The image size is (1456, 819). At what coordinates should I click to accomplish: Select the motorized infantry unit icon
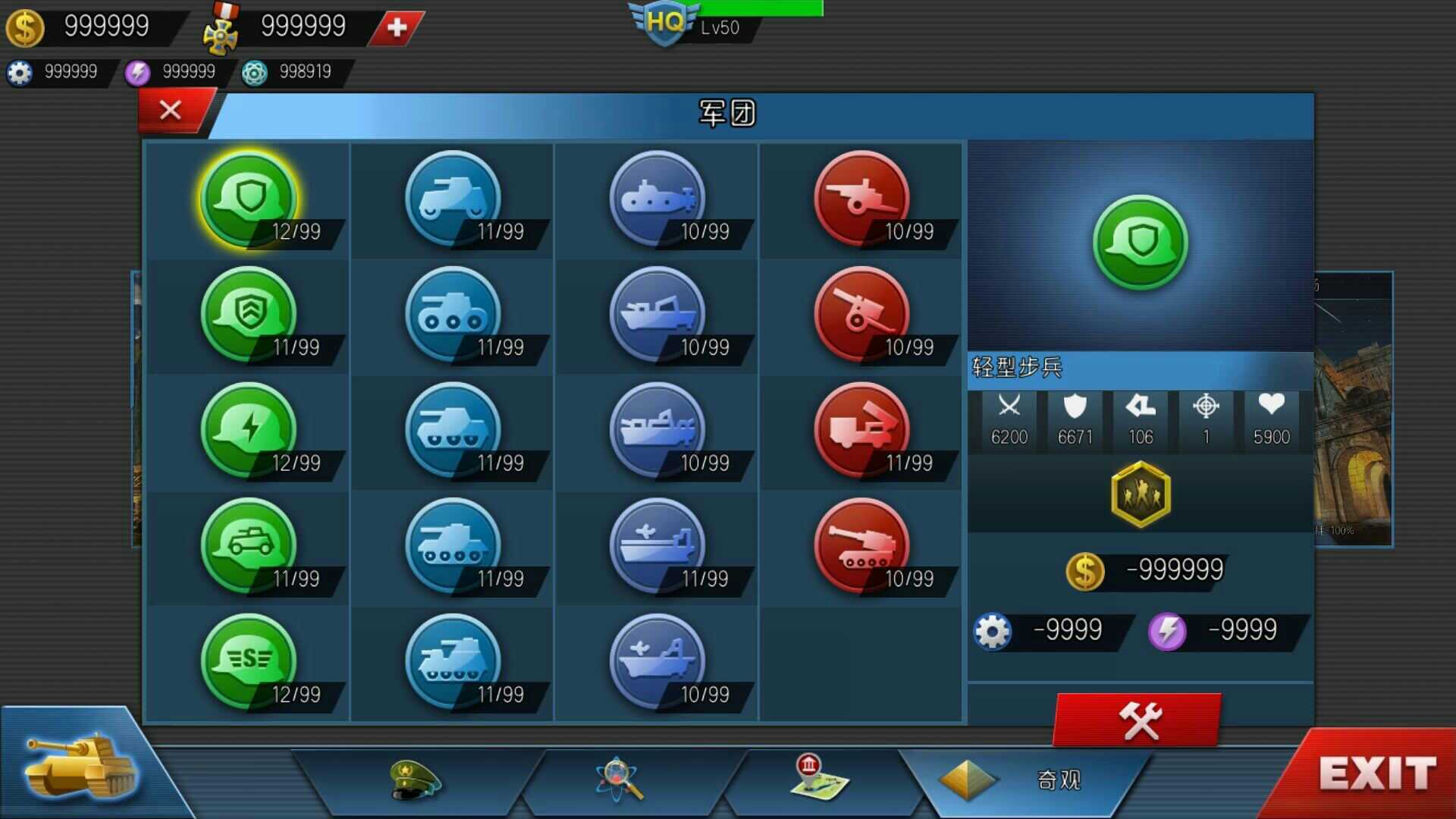coord(246,546)
